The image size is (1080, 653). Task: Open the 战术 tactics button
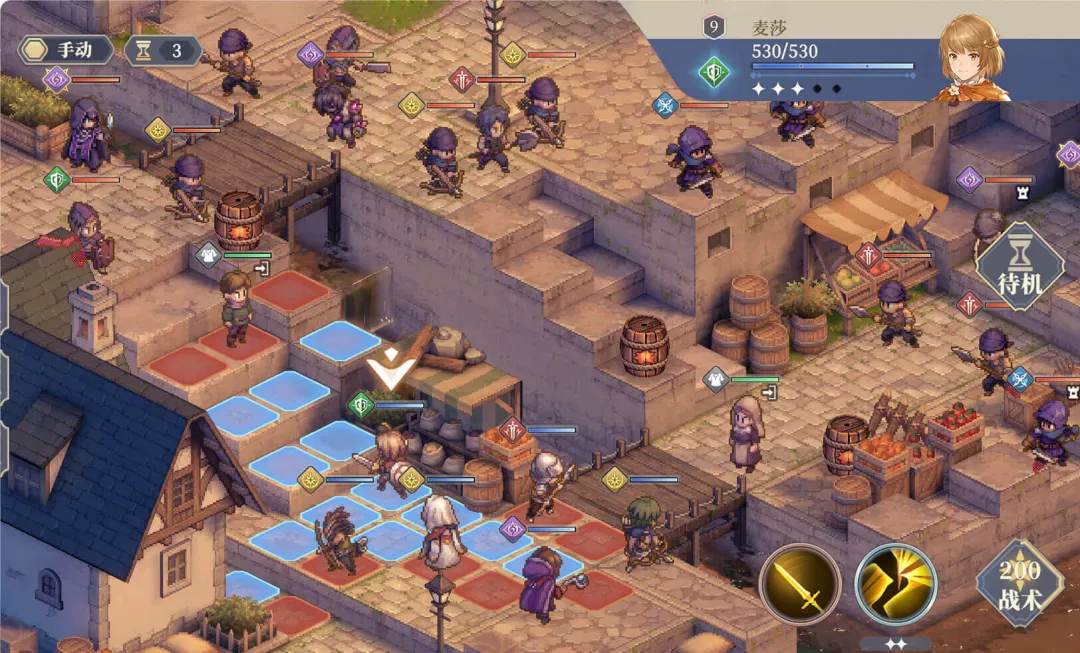[x=1019, y=583]
